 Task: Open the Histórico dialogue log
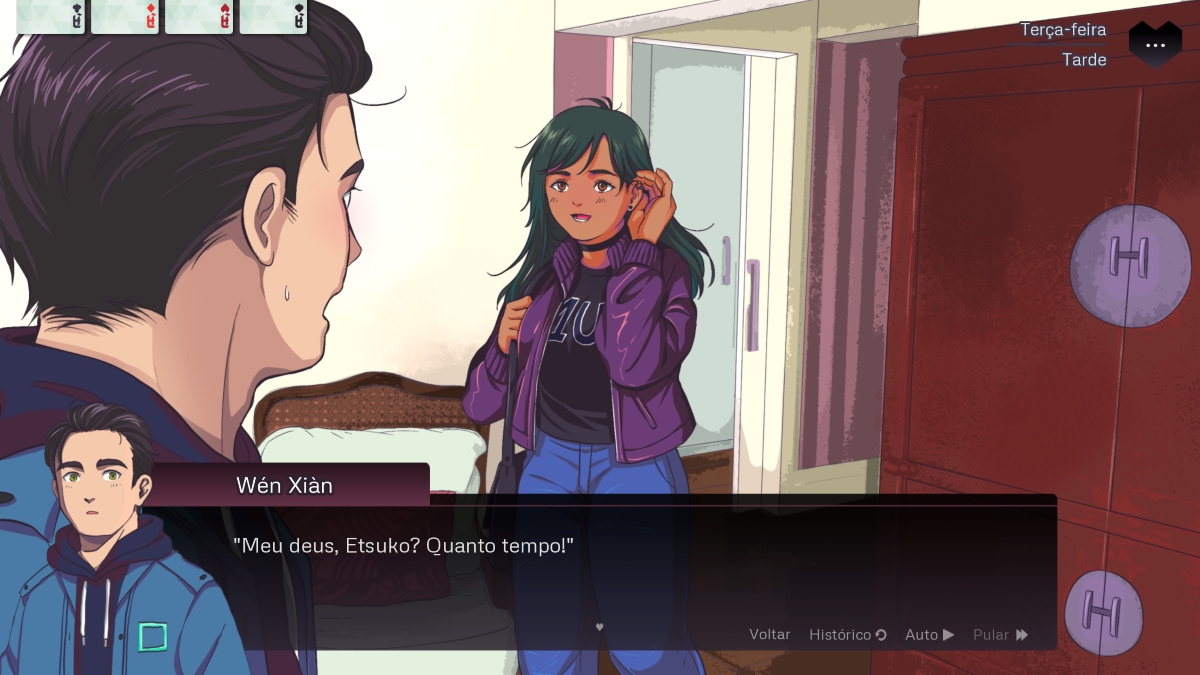(847, 634)
